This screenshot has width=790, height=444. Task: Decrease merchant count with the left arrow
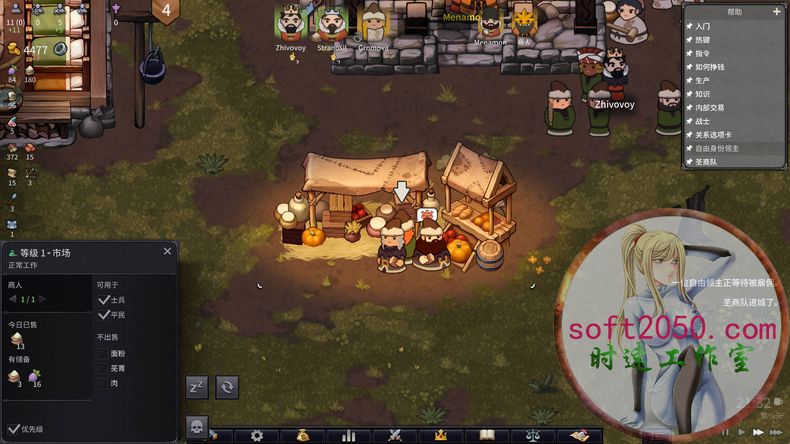click(14, 299)
